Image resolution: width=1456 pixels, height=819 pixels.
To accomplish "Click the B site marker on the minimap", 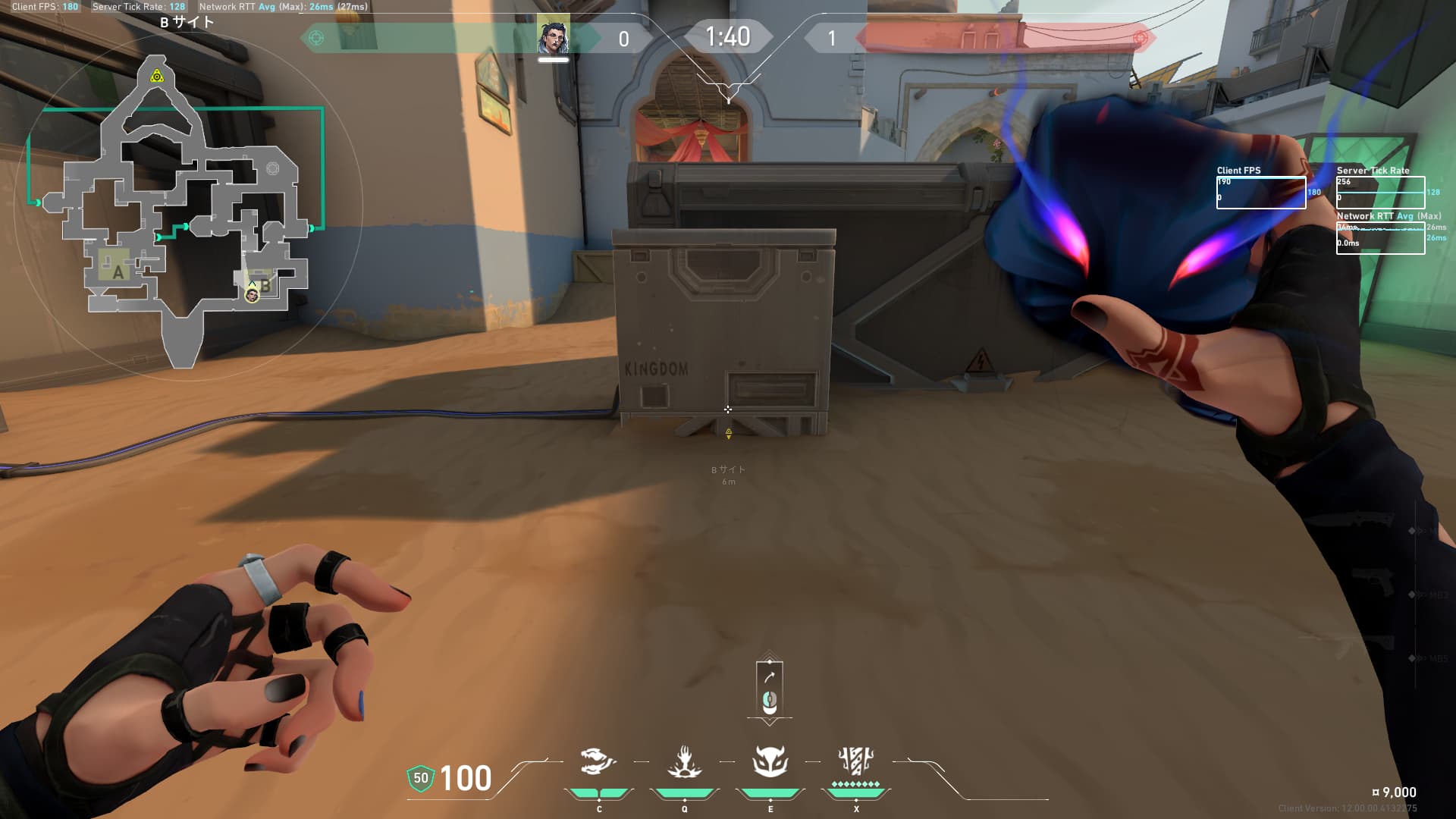I will [x=265, y=285].
